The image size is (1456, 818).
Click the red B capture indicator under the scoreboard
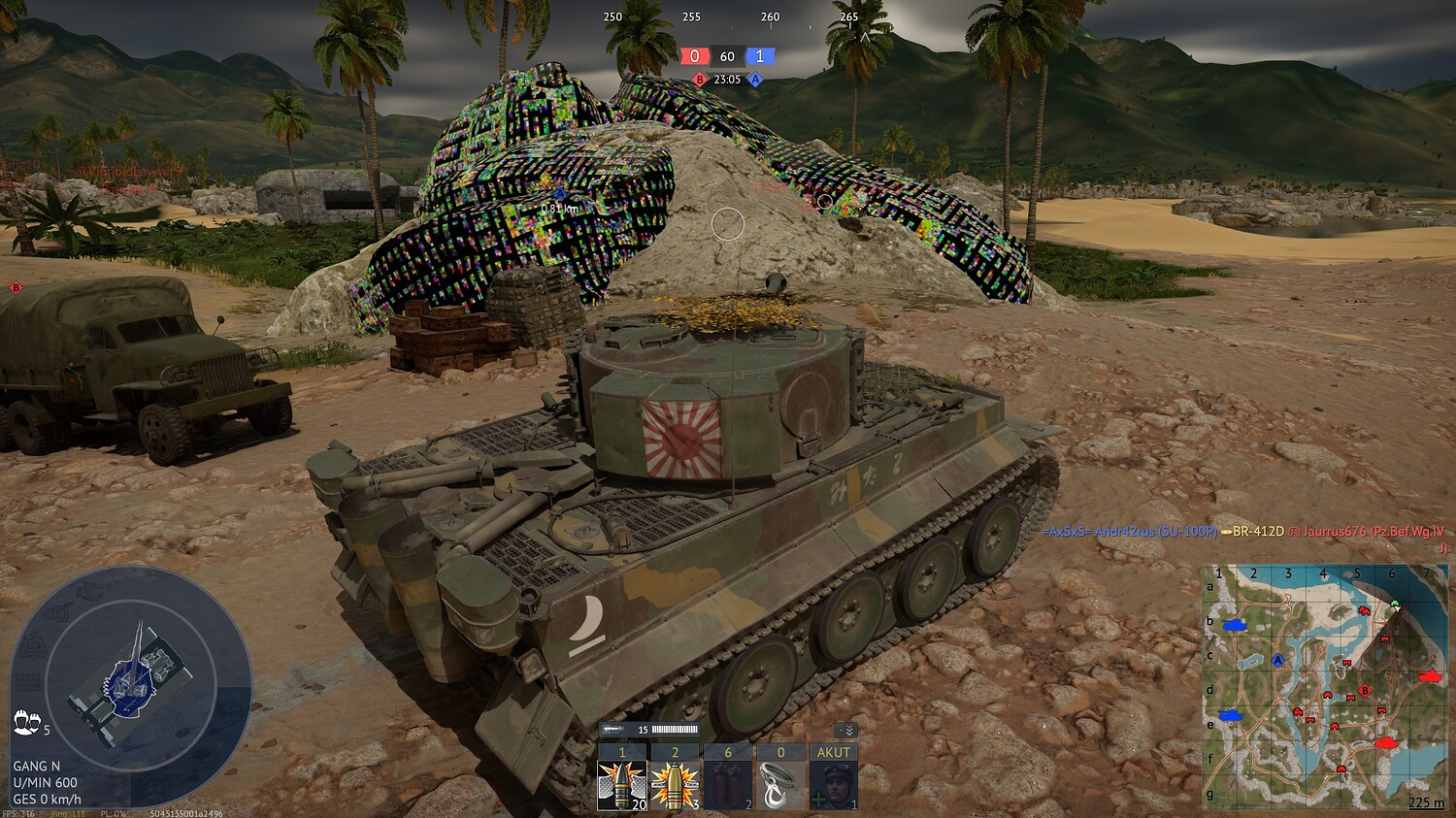[698, 82]
